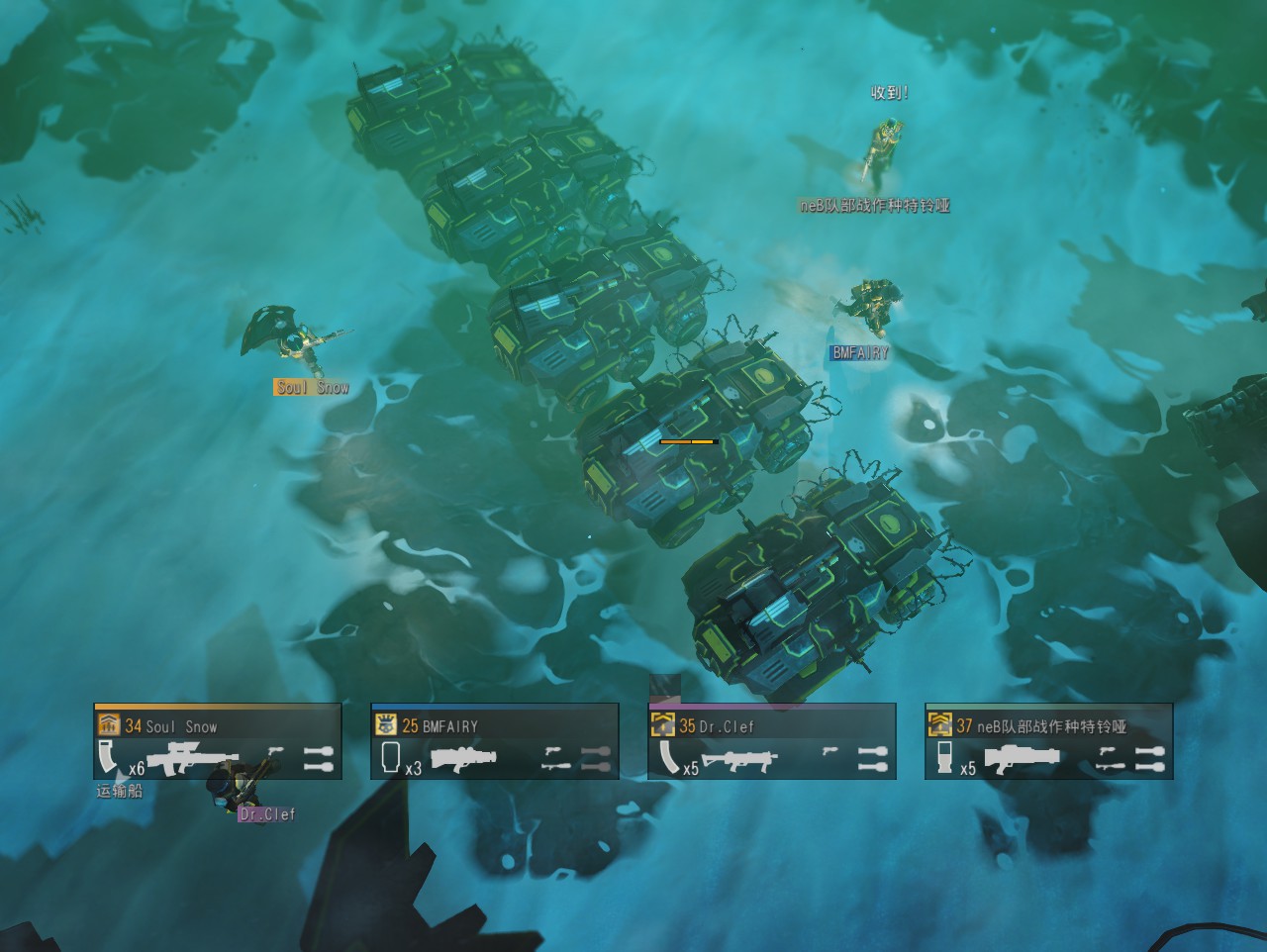Select the Soul Snow nametag label
The height and width of the screenshot is (952, 1267).
310,386
